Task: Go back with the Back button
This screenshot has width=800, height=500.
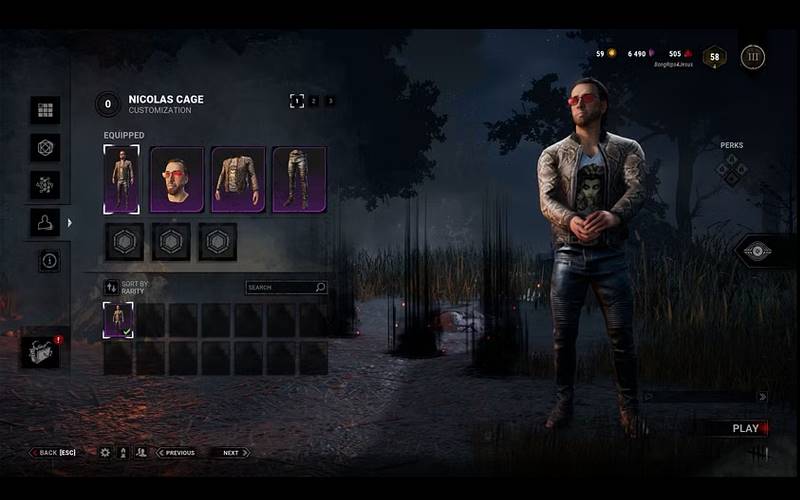Action: 53,452
